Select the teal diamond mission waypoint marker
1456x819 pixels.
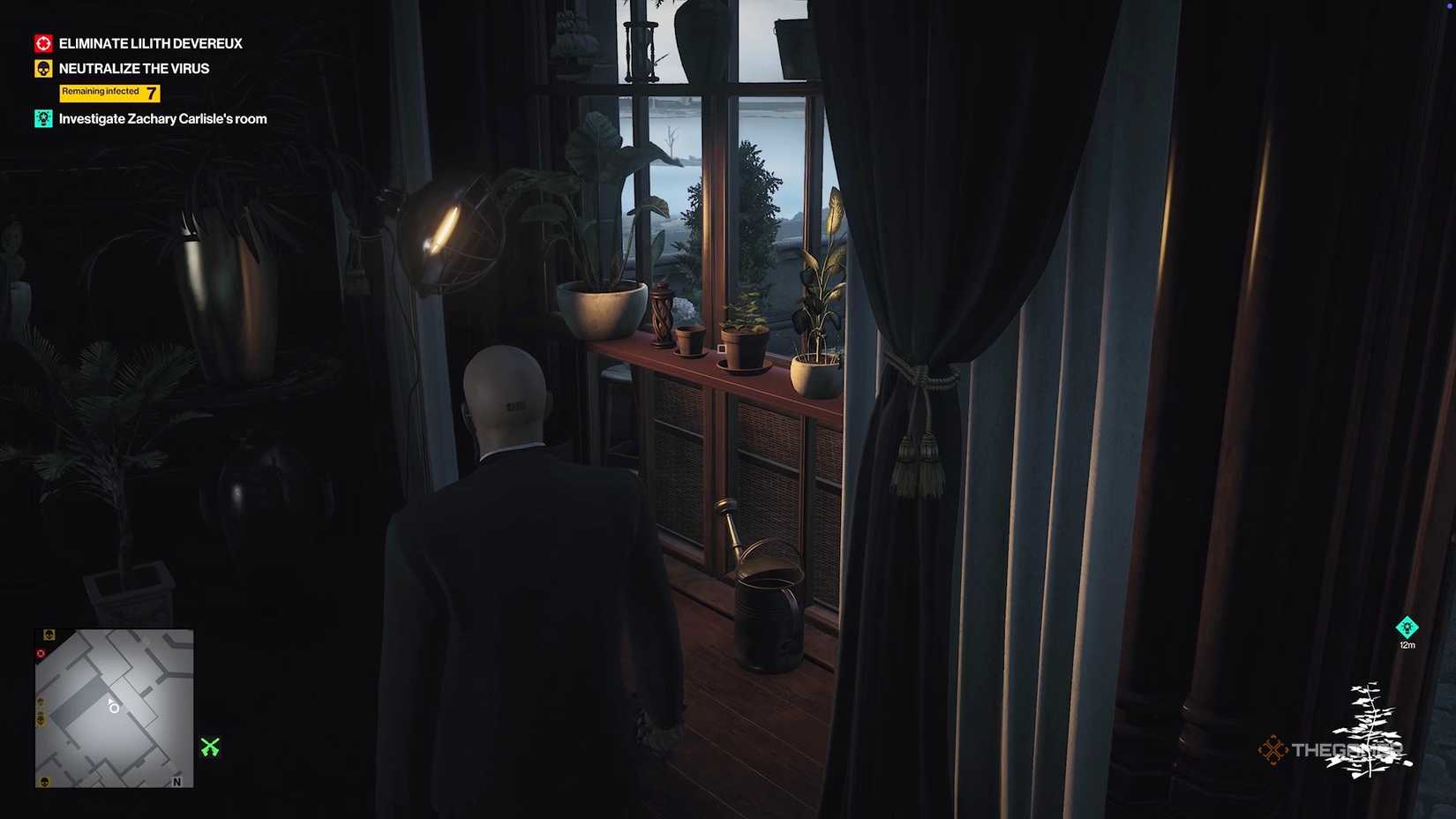[1408, 628]
